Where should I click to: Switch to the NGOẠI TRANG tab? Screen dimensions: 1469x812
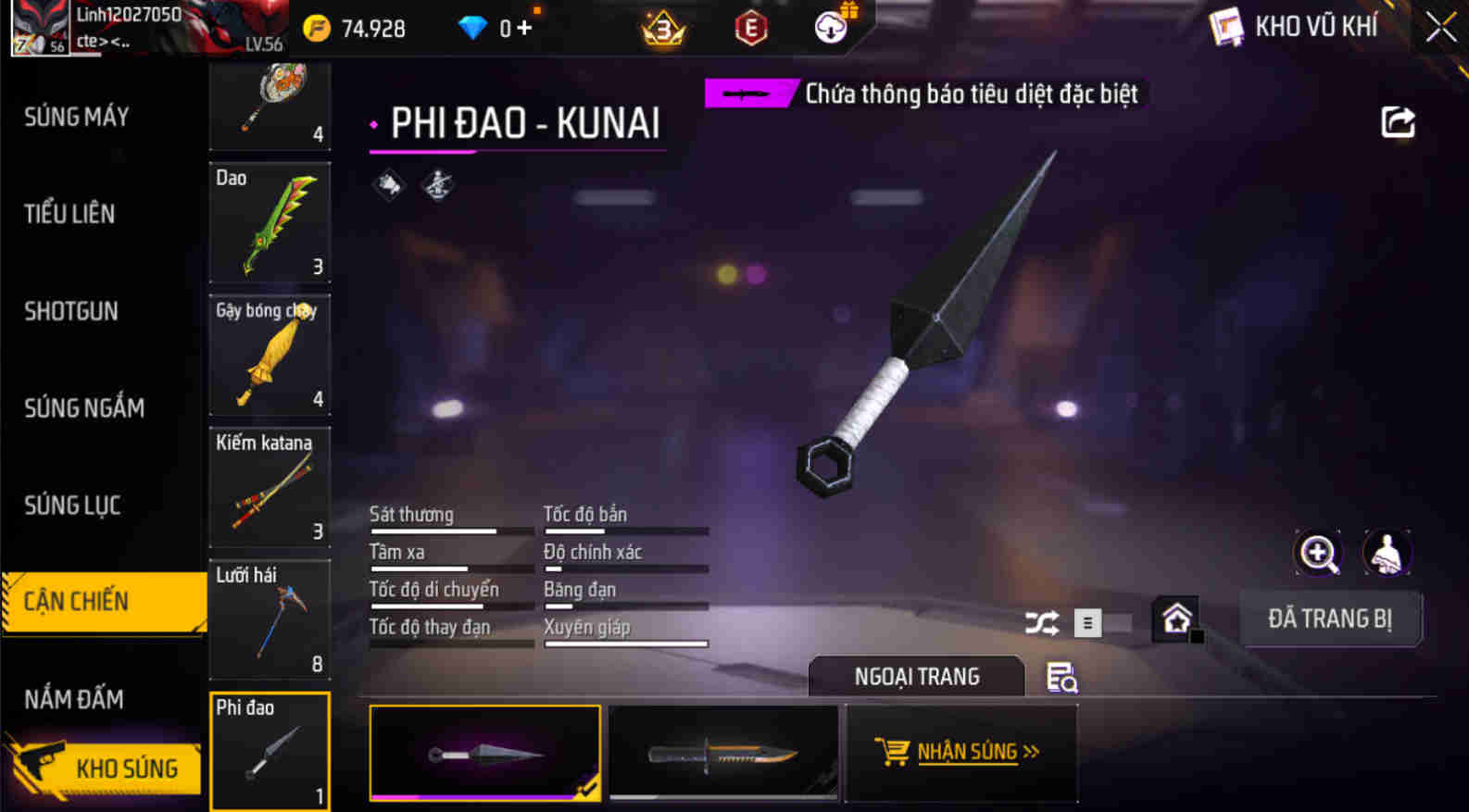(x=917, y=677)
